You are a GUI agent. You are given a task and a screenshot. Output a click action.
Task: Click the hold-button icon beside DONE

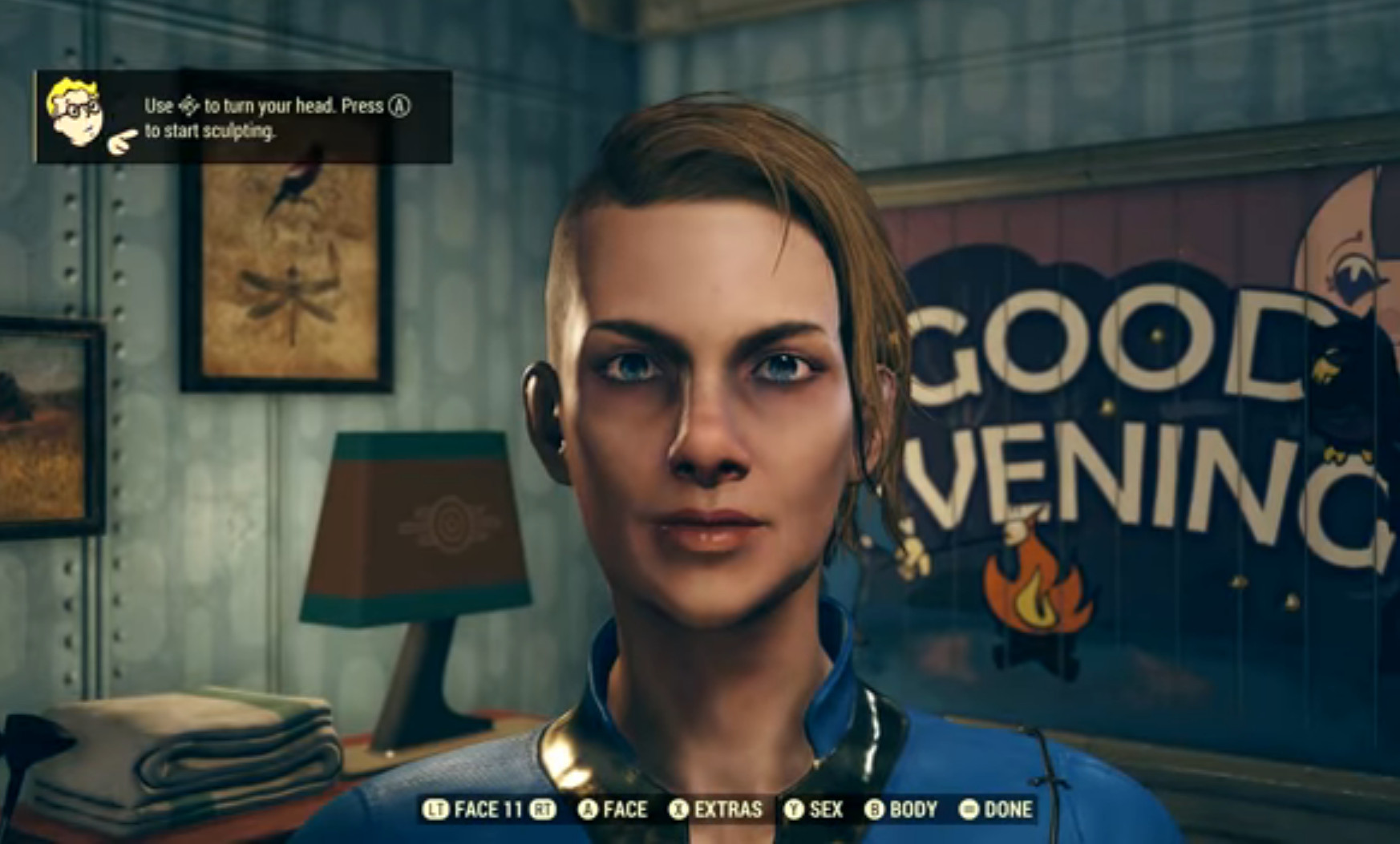coord(969,810)
